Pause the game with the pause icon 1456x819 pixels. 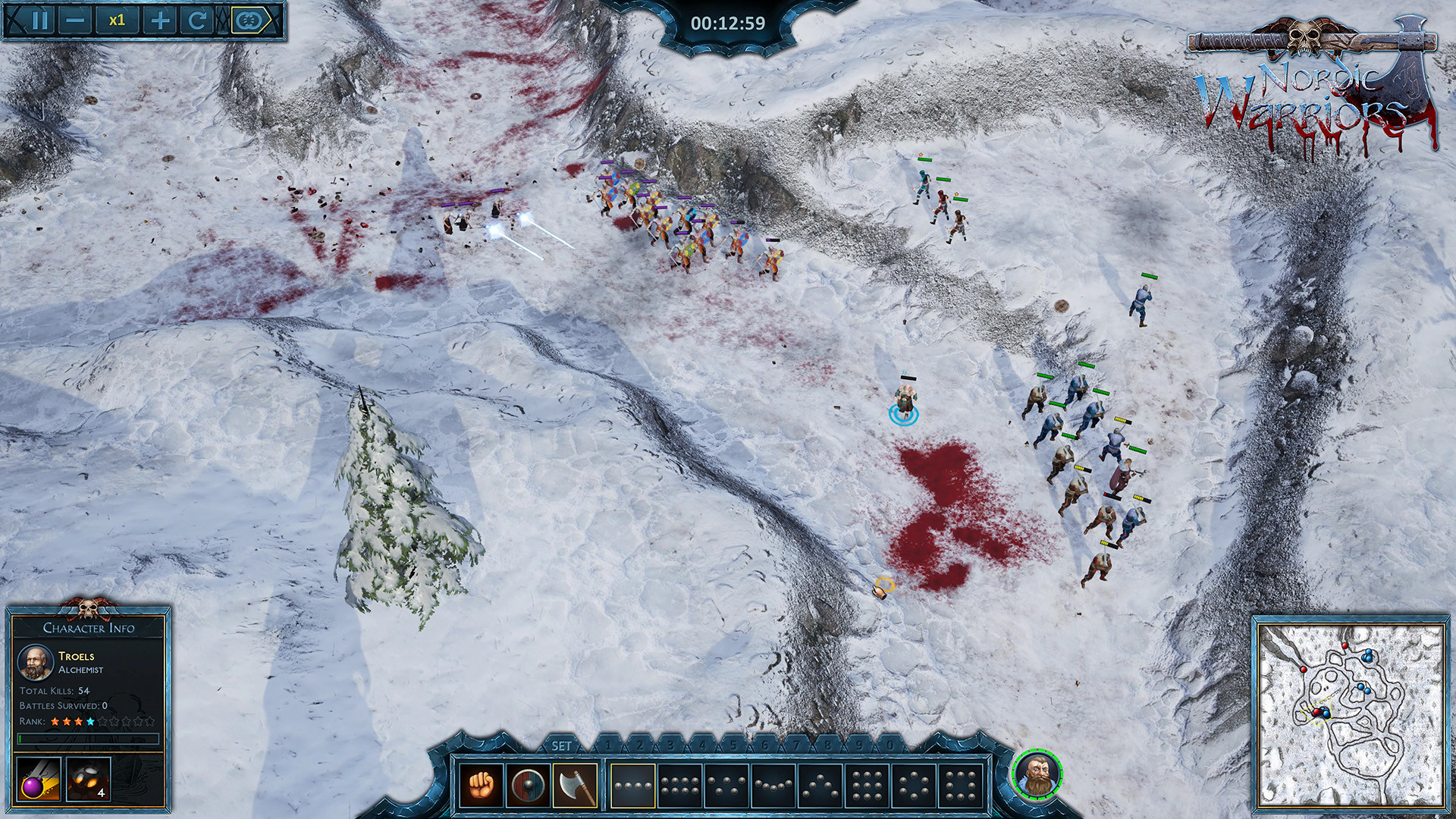39,19
